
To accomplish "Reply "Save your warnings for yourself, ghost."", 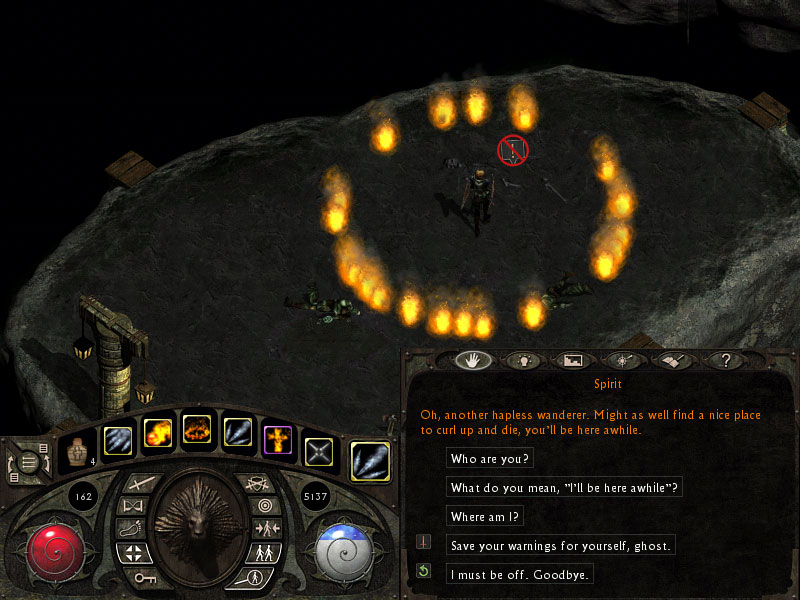I will [562, 545].
